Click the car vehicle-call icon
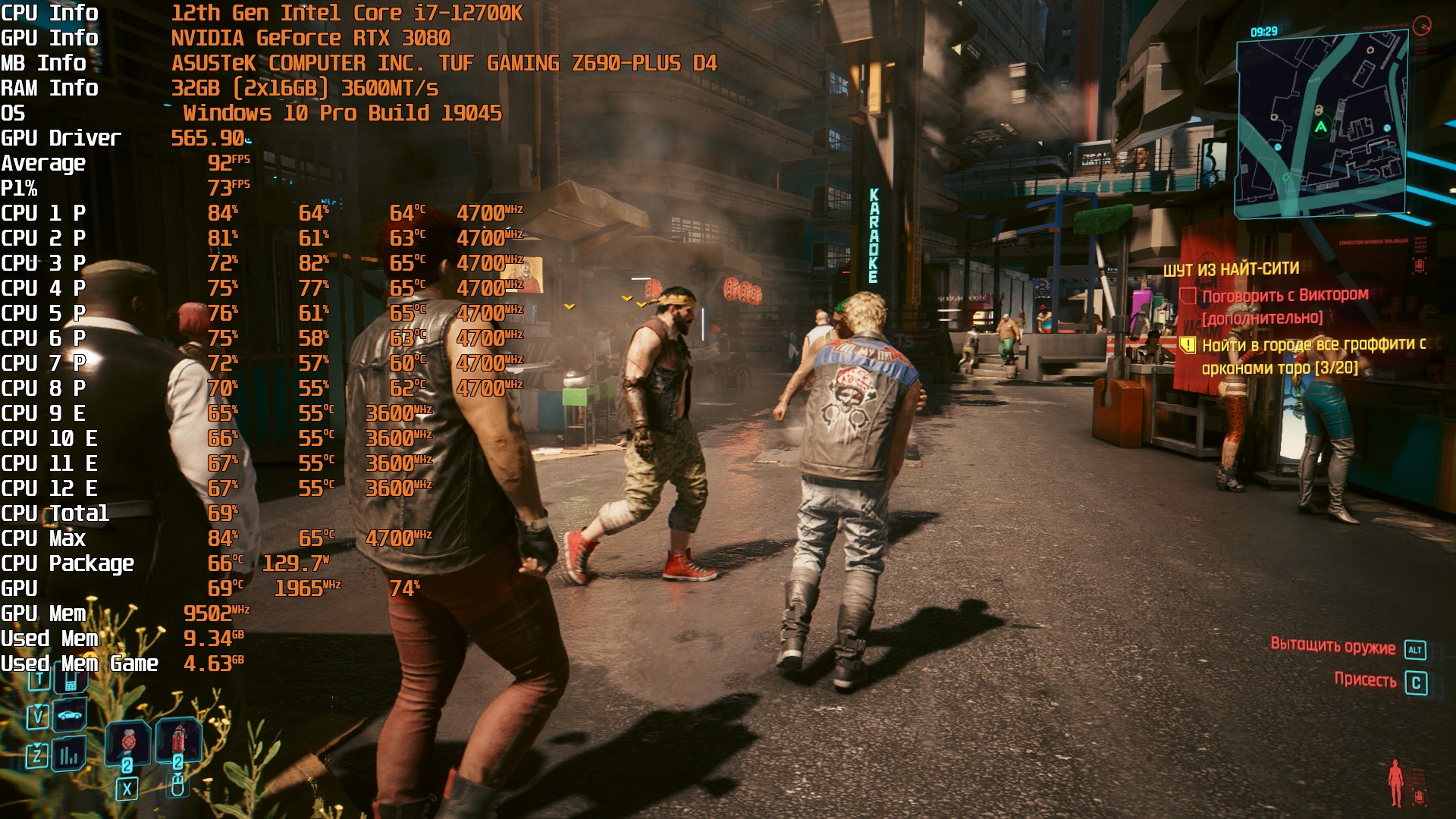1456x819 pixels. [69, 714]
